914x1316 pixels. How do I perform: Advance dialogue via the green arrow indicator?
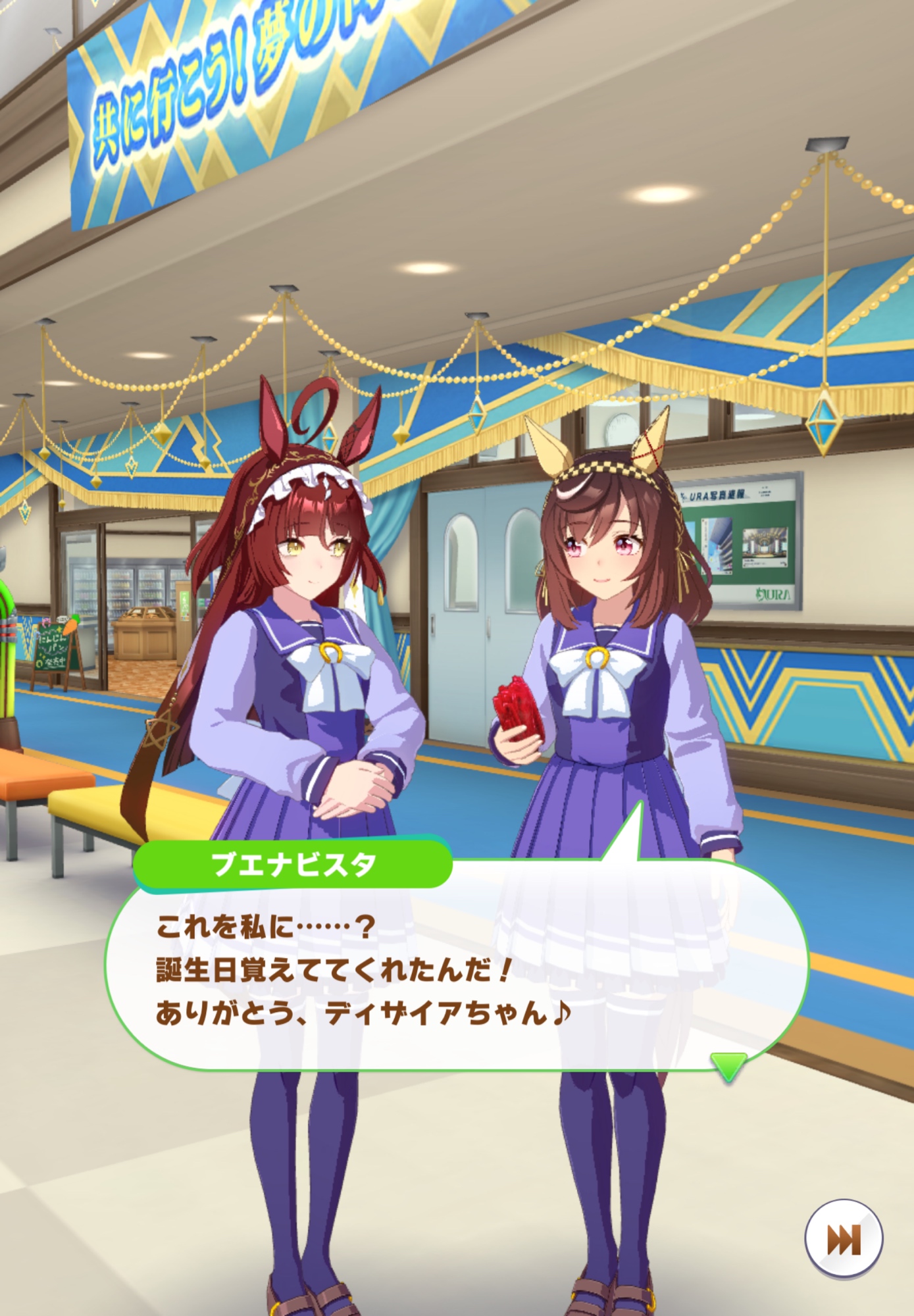tap(728, 1065)
